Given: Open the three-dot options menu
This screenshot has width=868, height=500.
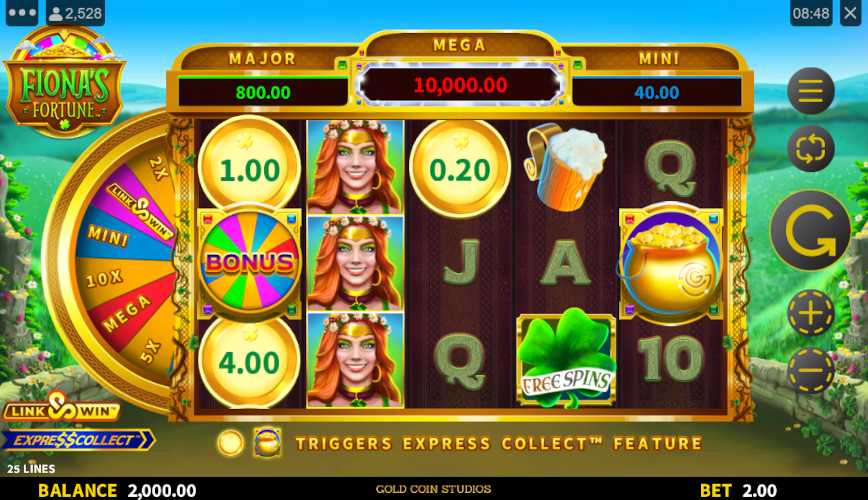Looking at the screenshot, I should click(x=21, y=13).
